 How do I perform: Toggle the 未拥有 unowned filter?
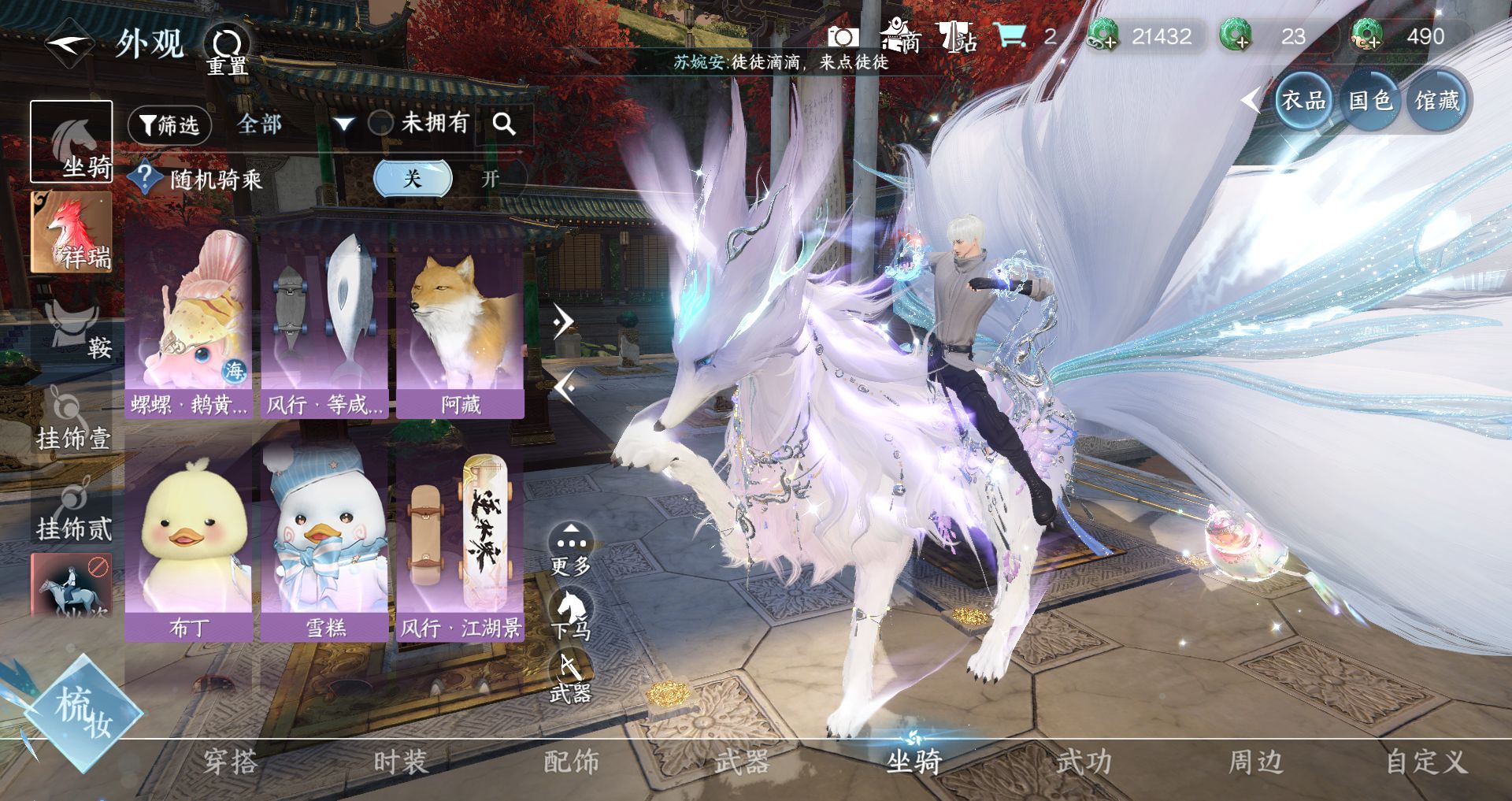382,123
